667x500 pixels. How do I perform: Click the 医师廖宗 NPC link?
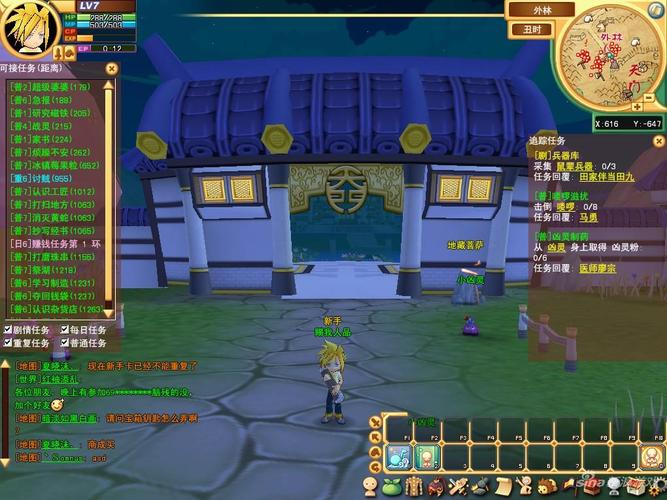click(x=594, y=267)
